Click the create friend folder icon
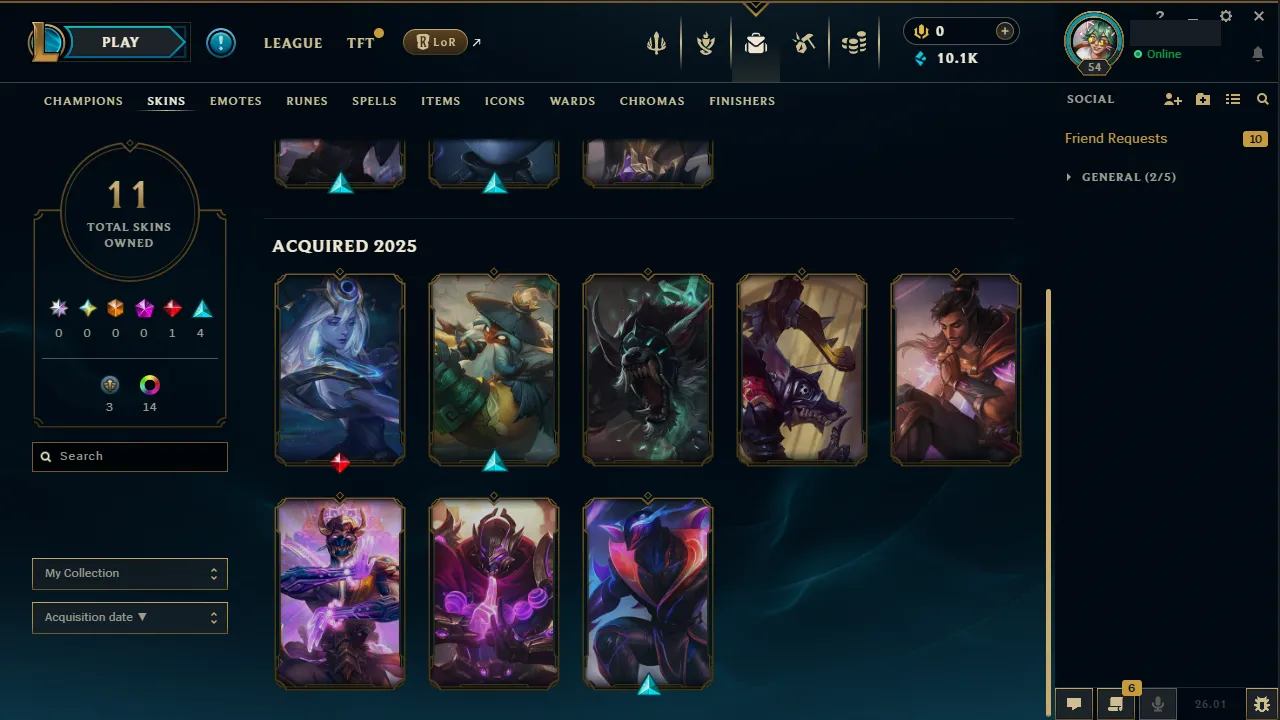 pos(1202,99)
